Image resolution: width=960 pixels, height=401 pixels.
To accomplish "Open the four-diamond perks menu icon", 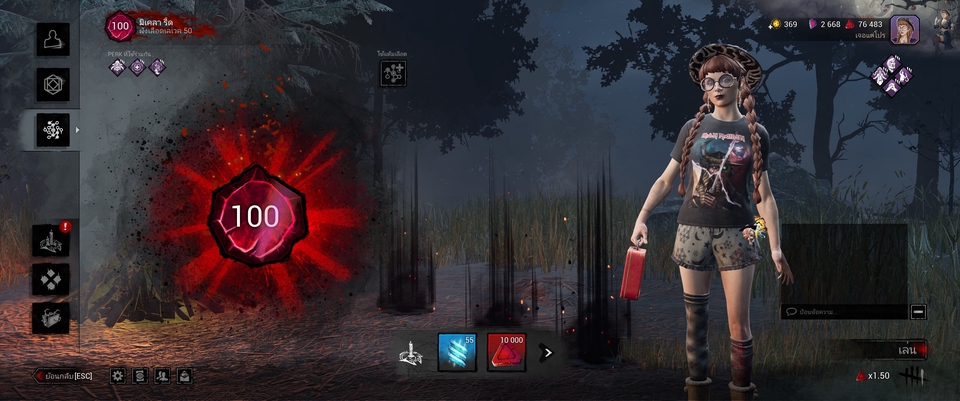I will tap(51, 279).
